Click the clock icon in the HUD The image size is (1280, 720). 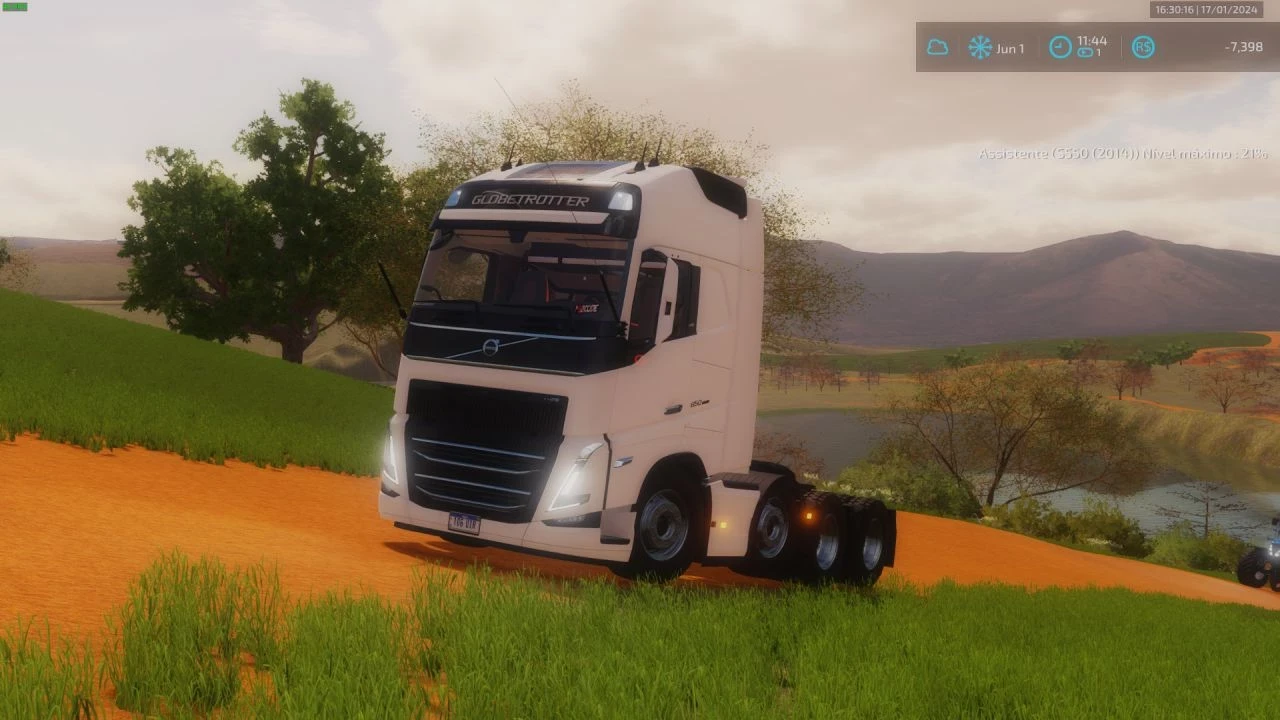point(1058,45)
